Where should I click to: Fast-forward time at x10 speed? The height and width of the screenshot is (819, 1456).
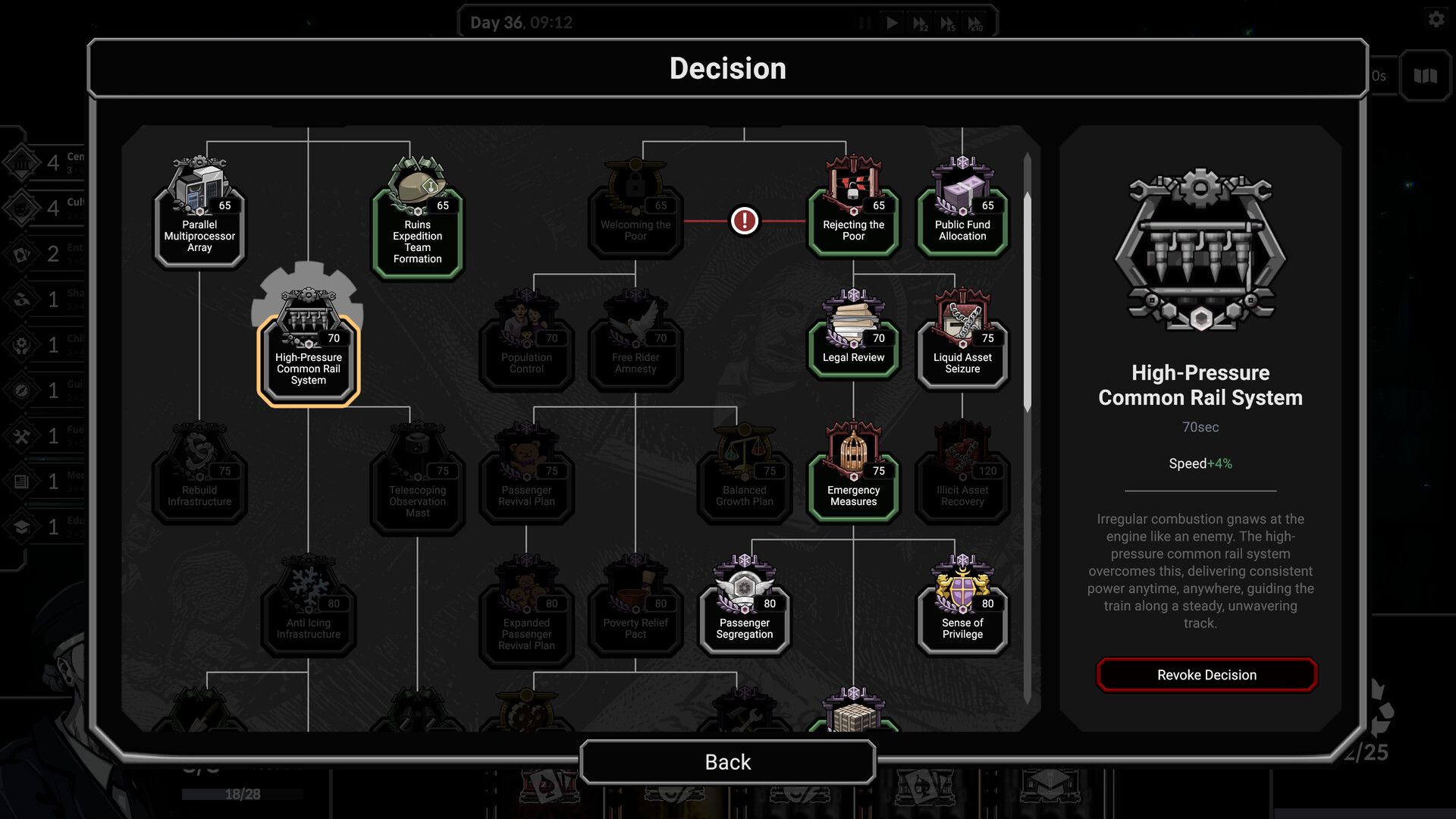pyautogui.click(x=975, y=23)
